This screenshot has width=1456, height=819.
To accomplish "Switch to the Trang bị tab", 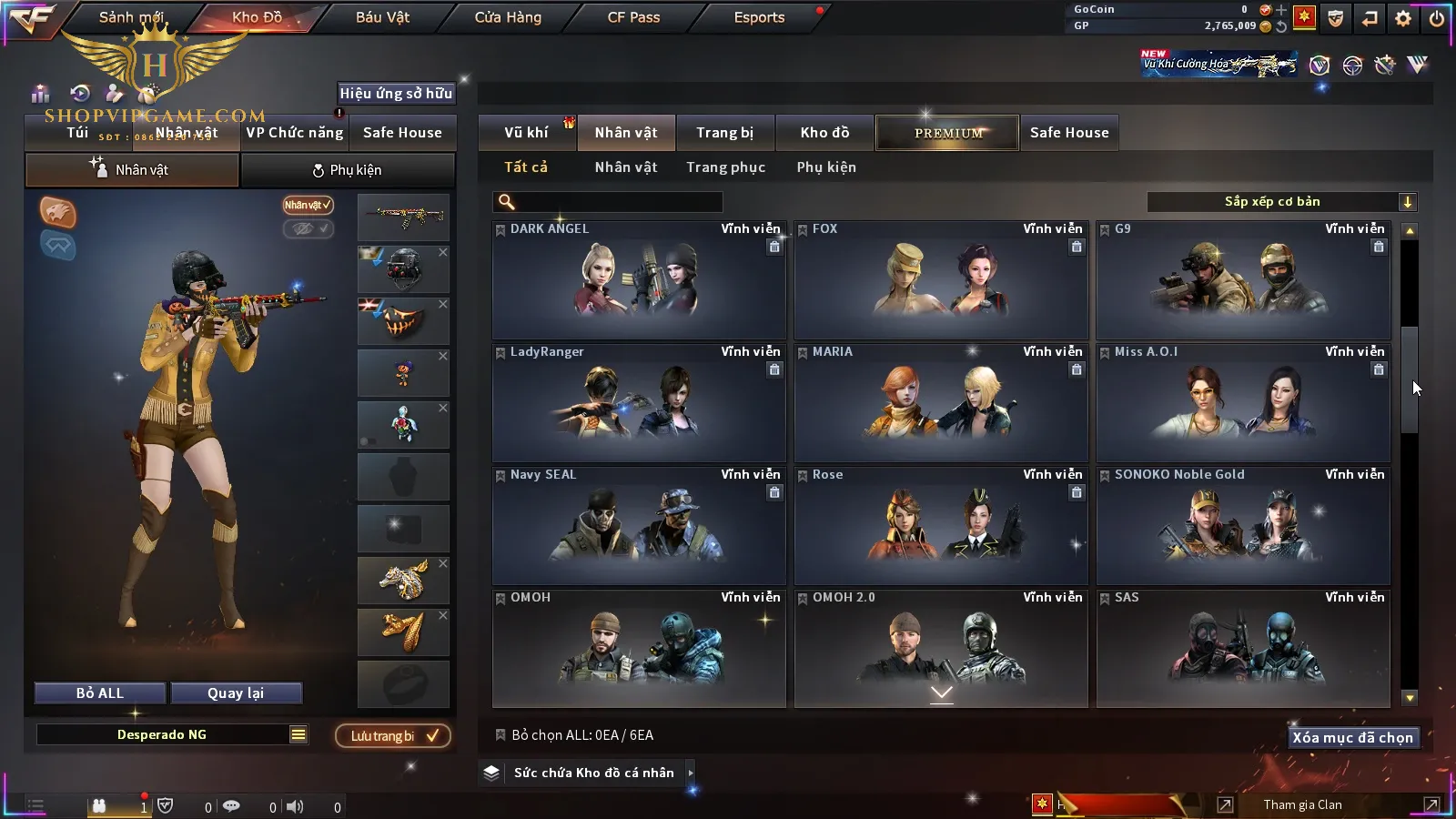I will click(724, 133).
